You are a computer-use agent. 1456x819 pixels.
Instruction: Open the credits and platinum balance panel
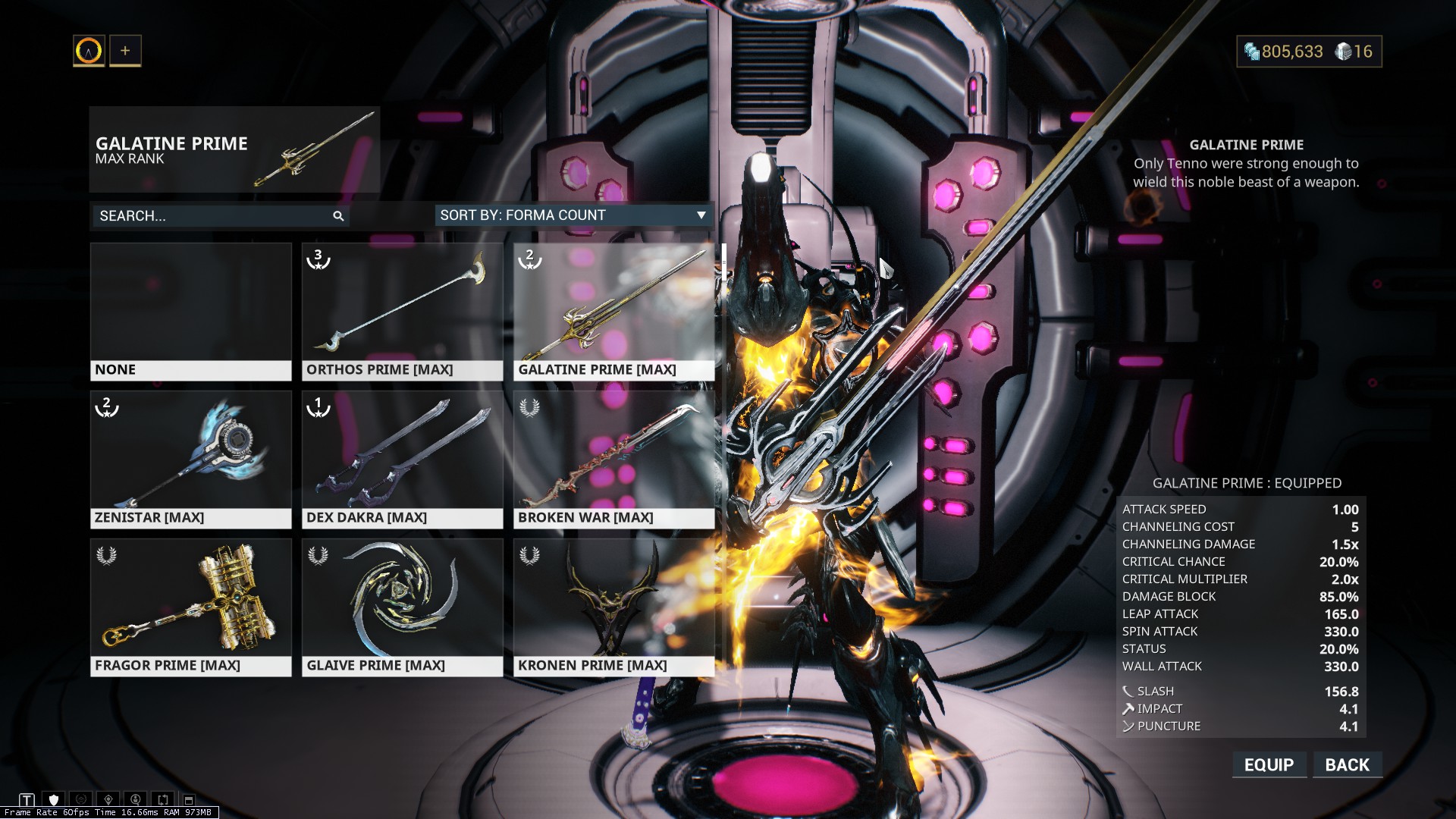(1309, 52)
